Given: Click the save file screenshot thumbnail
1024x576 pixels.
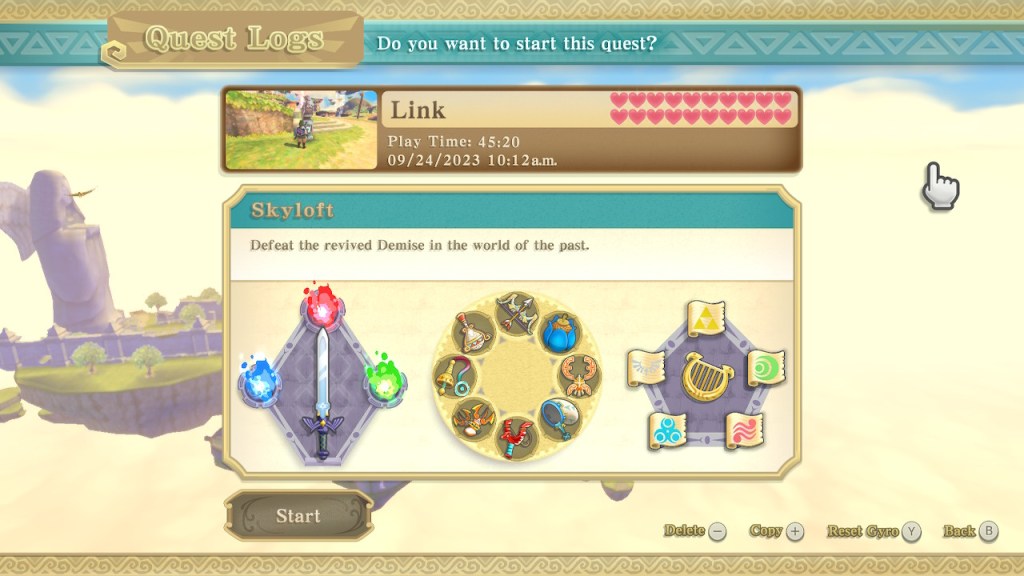Looking at the screenshot, I should [301, 129].
